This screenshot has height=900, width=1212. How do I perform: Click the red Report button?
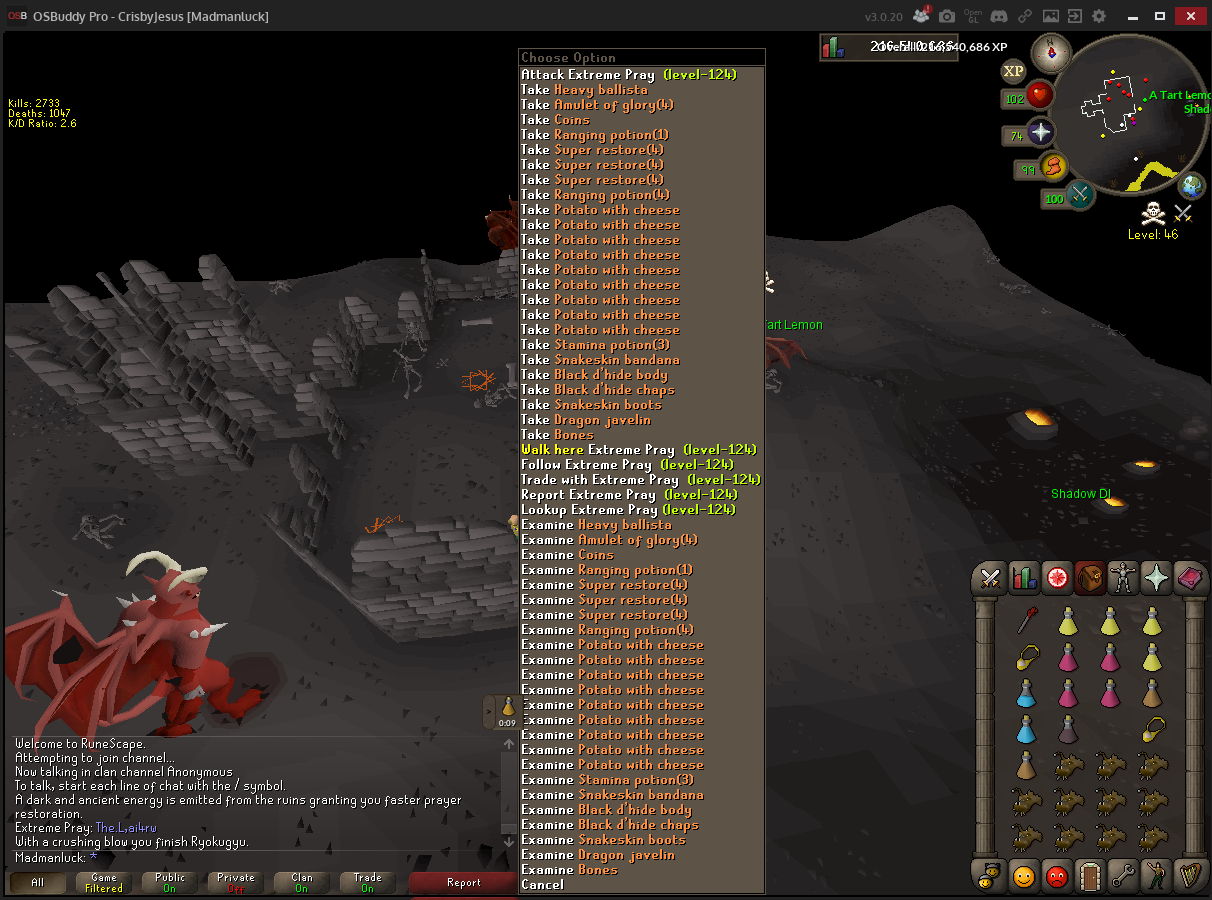click(x=463, y=882)
